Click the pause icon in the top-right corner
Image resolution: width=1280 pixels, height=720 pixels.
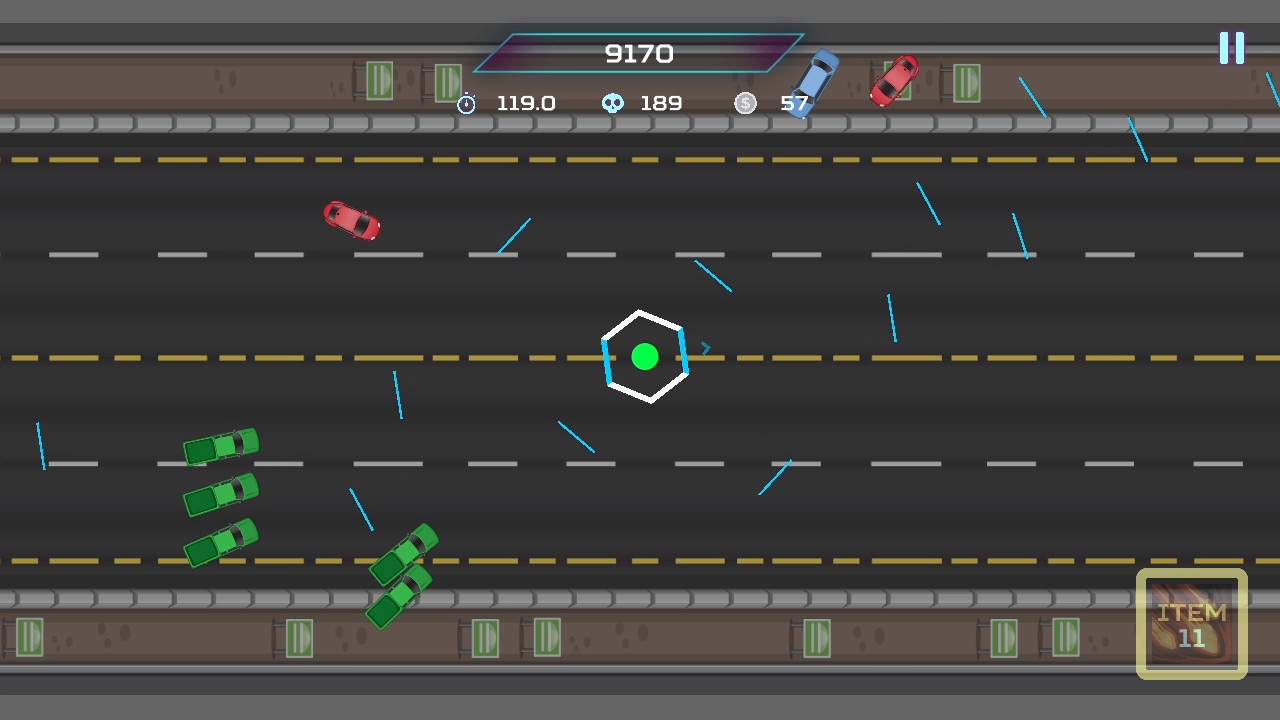pos(1232,47)
